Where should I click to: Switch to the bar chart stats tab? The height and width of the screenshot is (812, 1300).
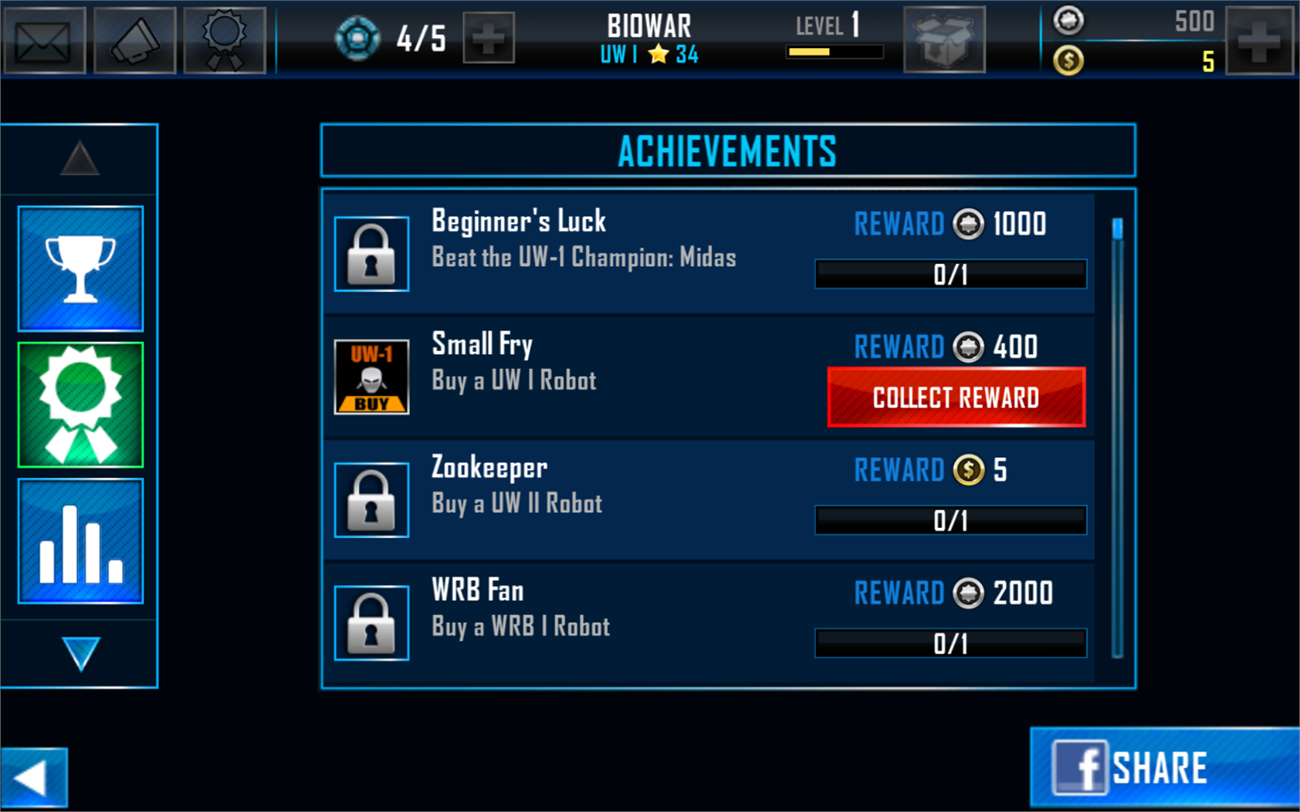pos(80,541)
